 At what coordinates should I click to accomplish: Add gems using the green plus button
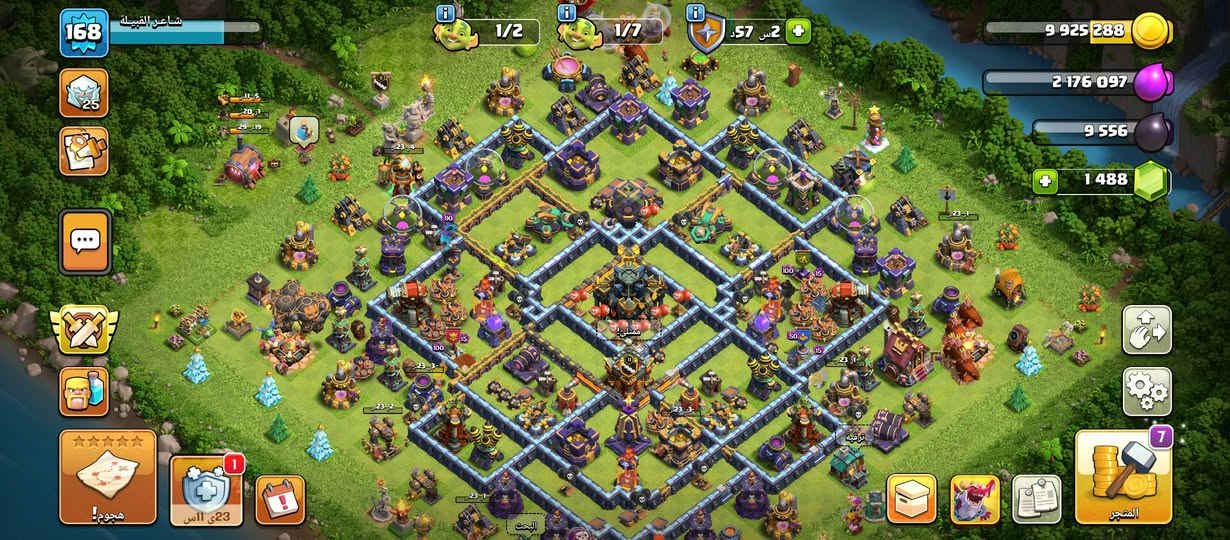point(1047,181)
